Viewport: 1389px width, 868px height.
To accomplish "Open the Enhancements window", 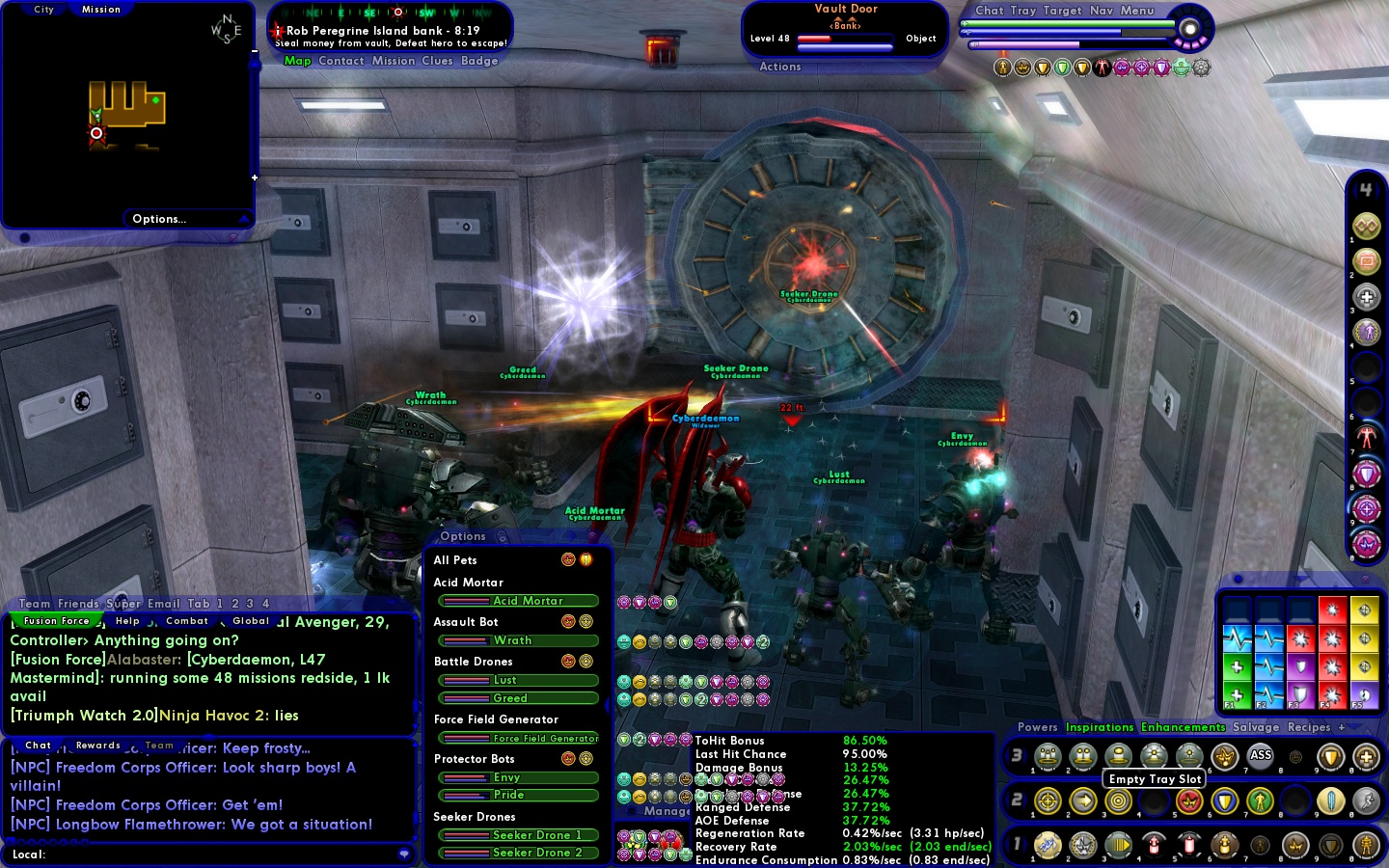I will 1183,727.
